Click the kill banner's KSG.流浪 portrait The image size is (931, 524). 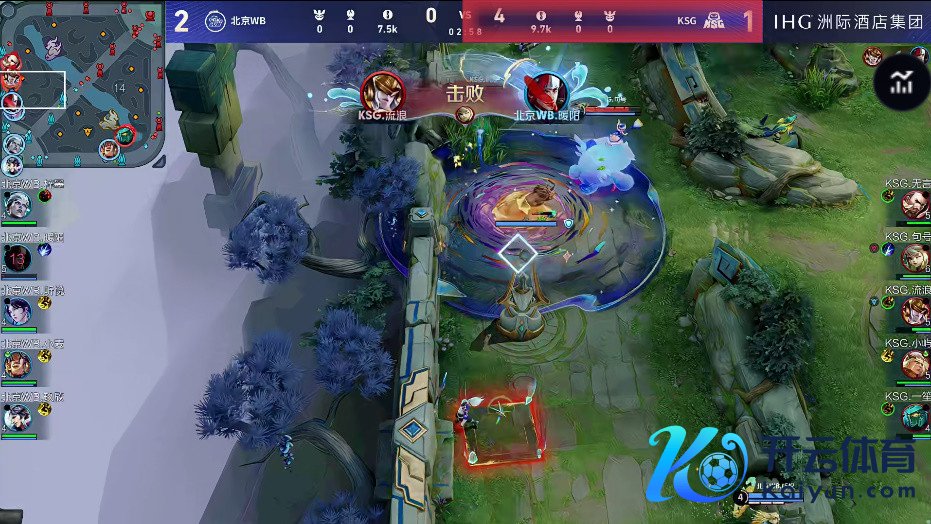click(382, 92)
